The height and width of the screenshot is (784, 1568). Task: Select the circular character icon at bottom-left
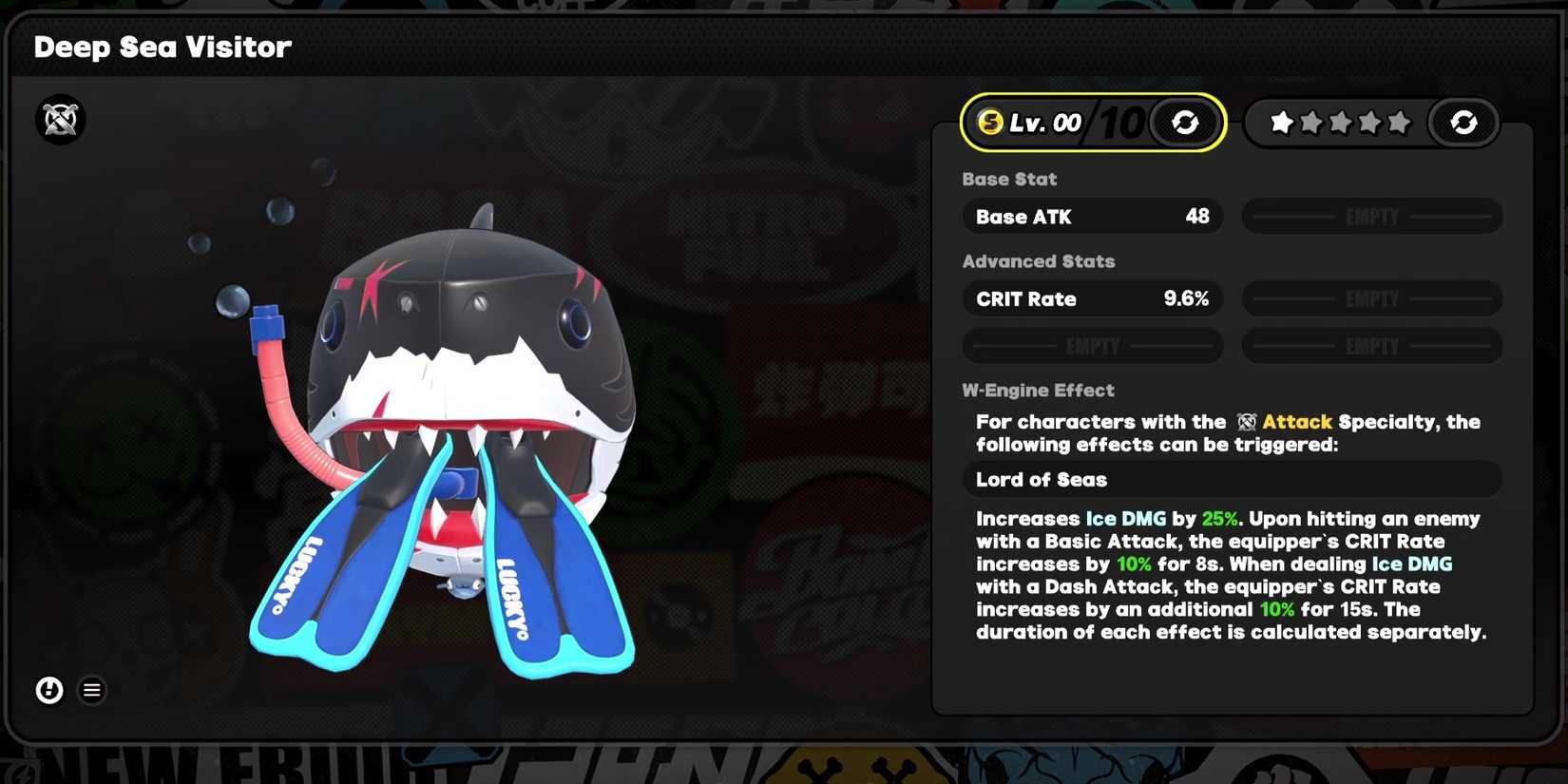point(48,690)
